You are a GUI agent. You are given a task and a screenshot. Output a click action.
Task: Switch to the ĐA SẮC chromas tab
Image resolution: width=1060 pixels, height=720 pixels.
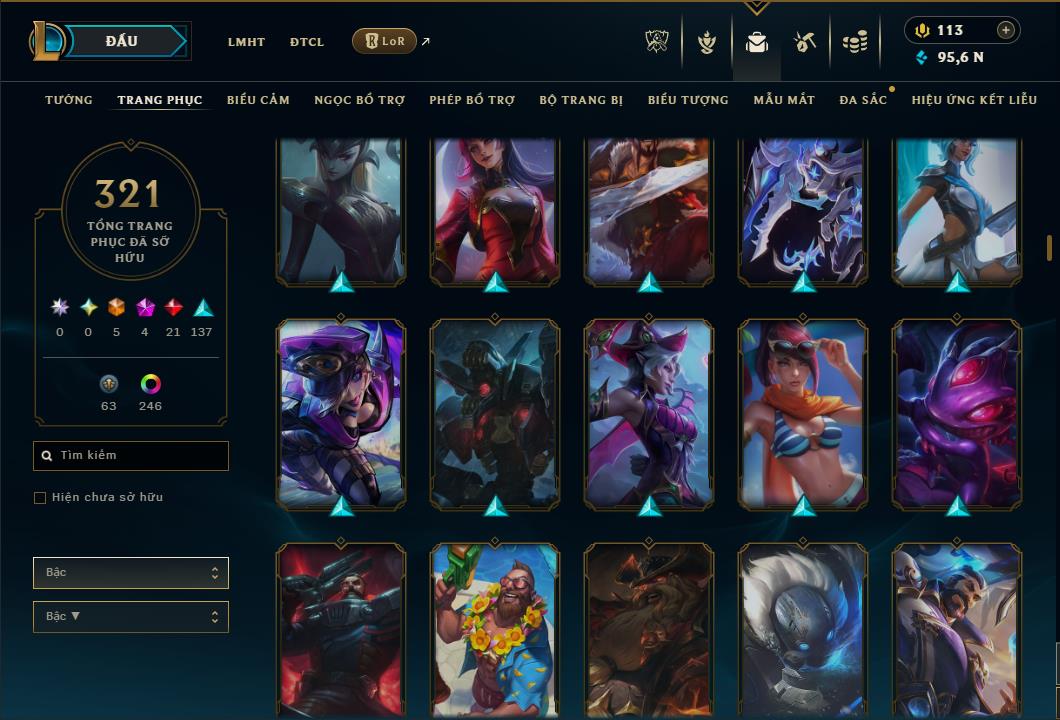[x=863, y=100]
